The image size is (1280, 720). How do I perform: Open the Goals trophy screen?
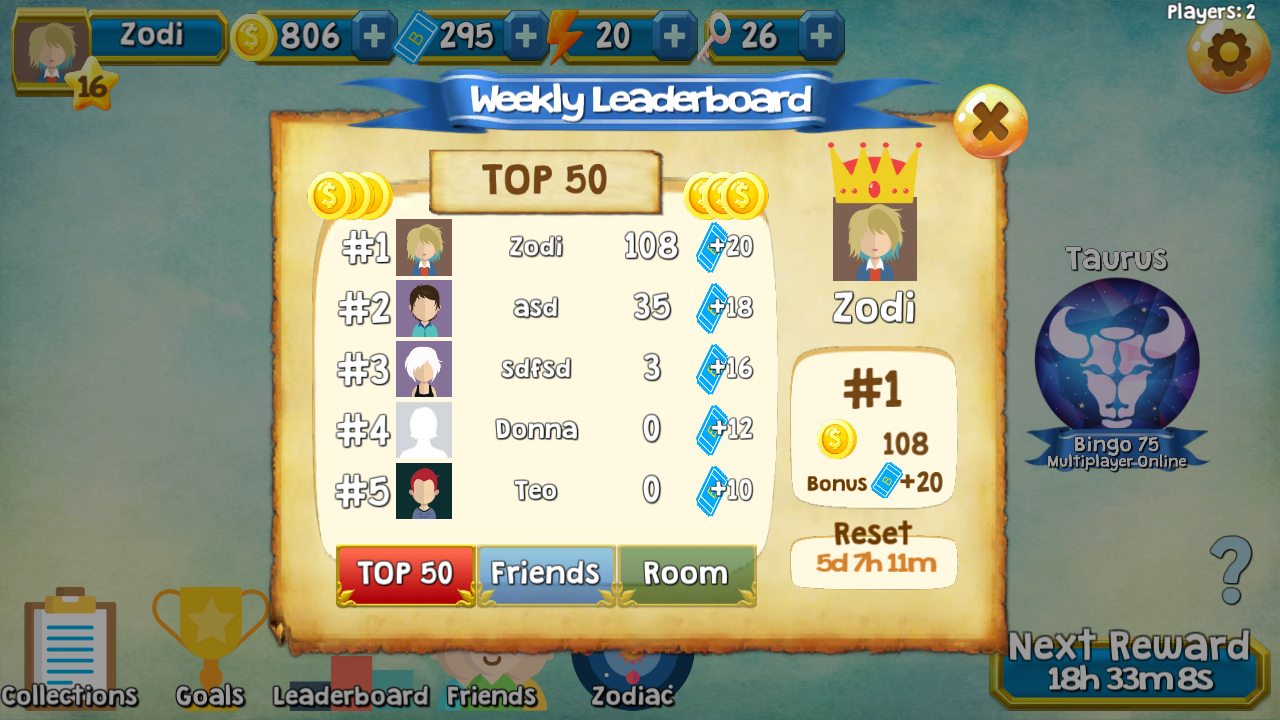[207, 645]
